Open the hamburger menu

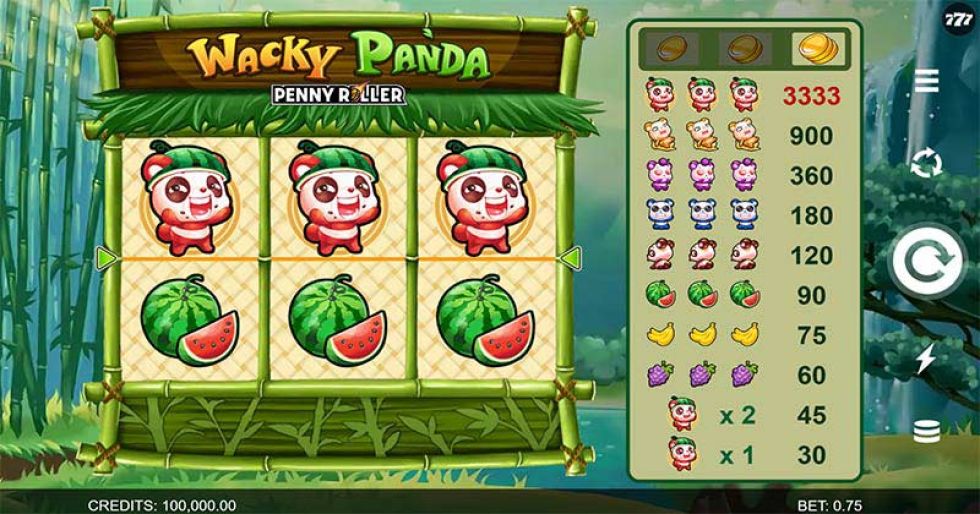click(x=927, y=81)
